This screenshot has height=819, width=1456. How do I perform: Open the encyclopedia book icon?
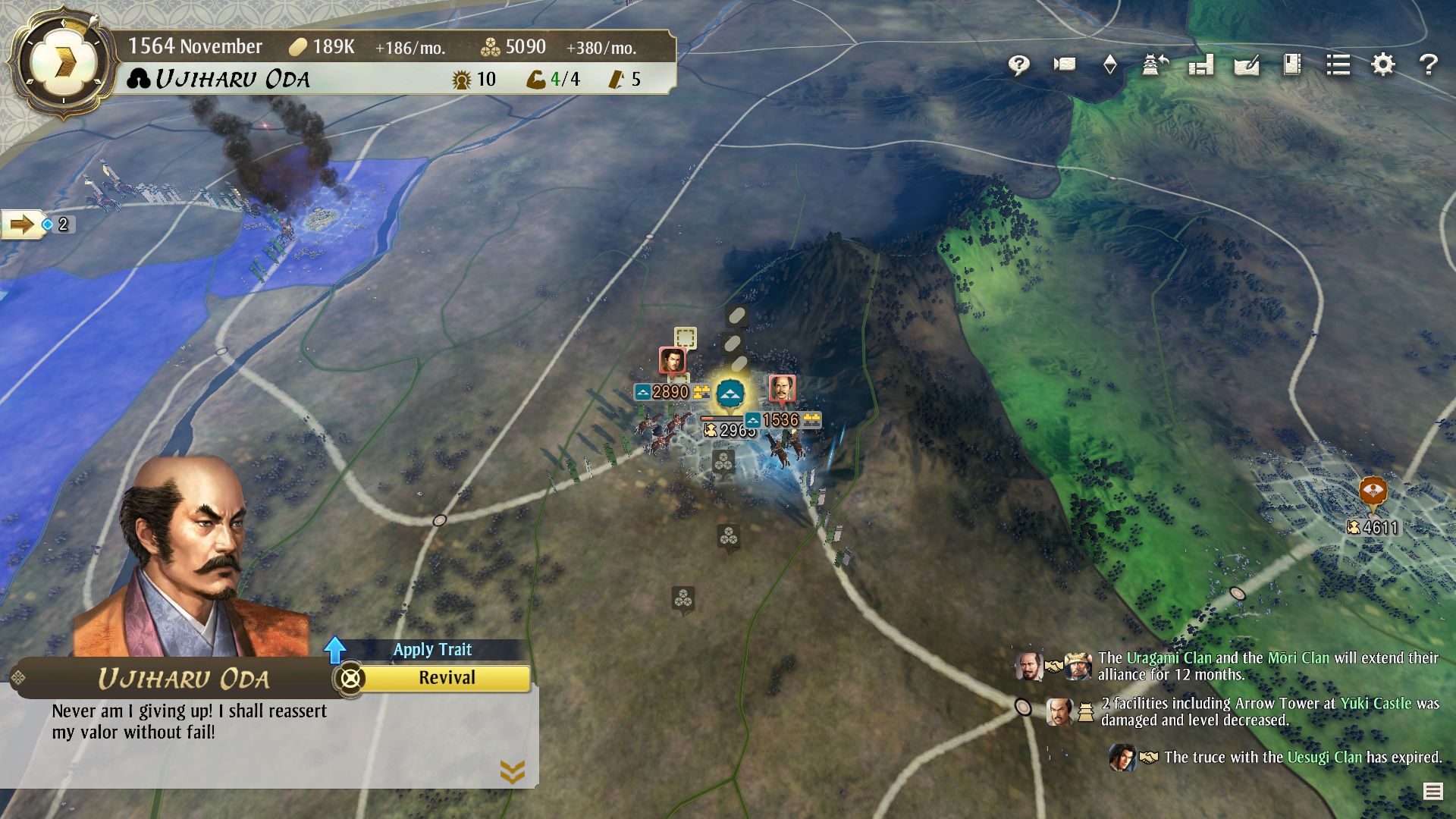(x=1291, y=65)
